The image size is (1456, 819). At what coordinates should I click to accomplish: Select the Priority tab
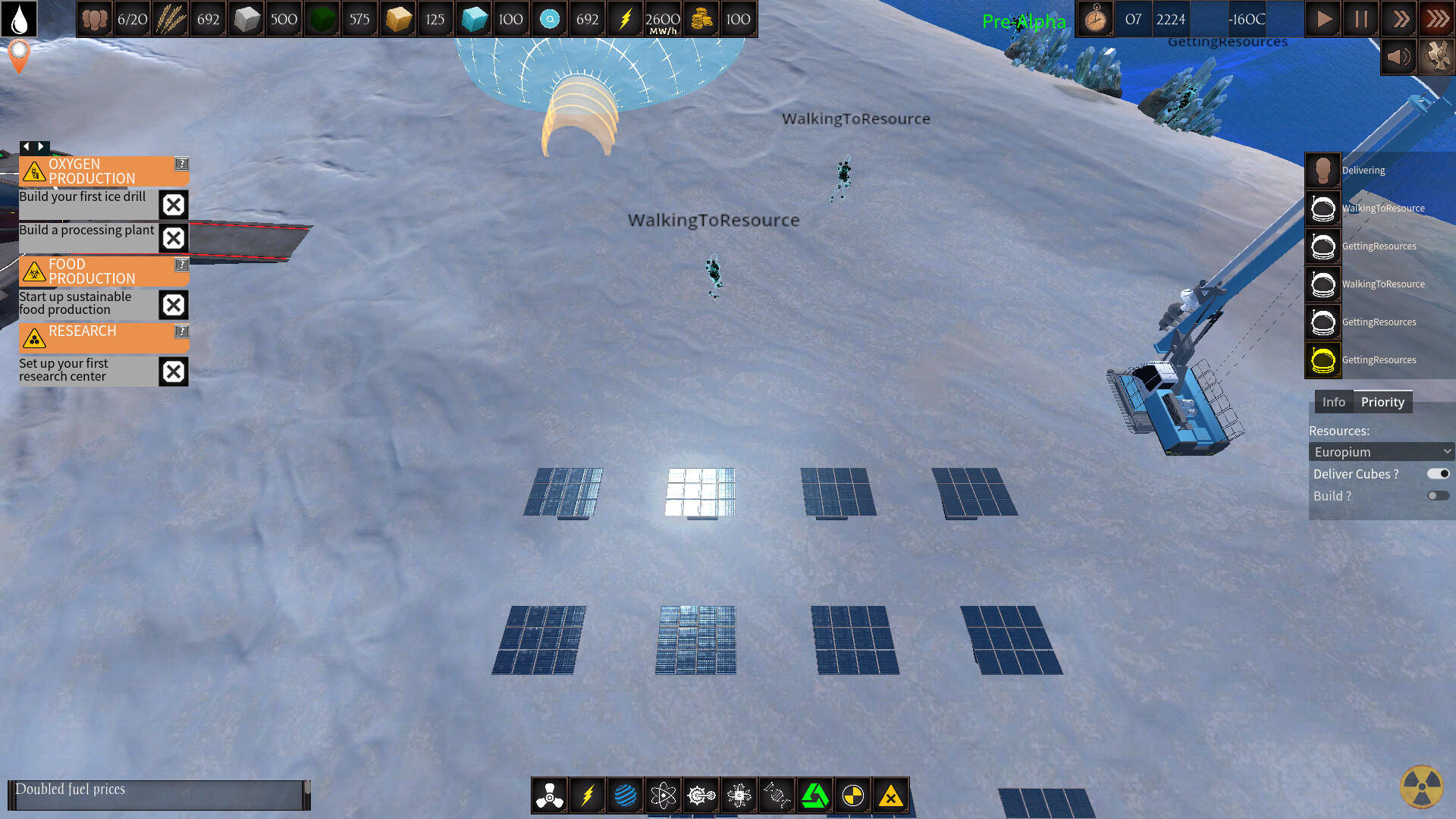(1383, 402)
